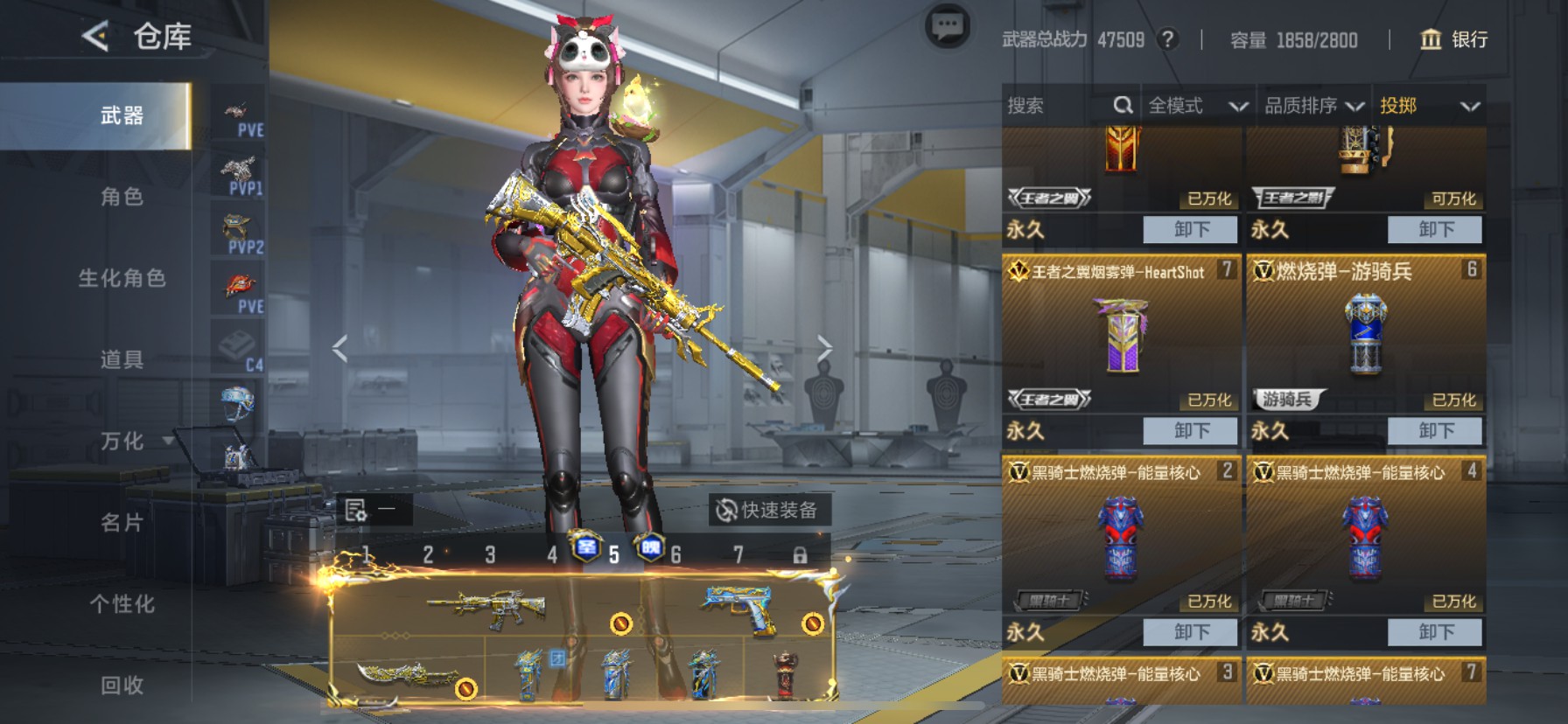Click the loadout note edit icon

click(x=356, y=510)
